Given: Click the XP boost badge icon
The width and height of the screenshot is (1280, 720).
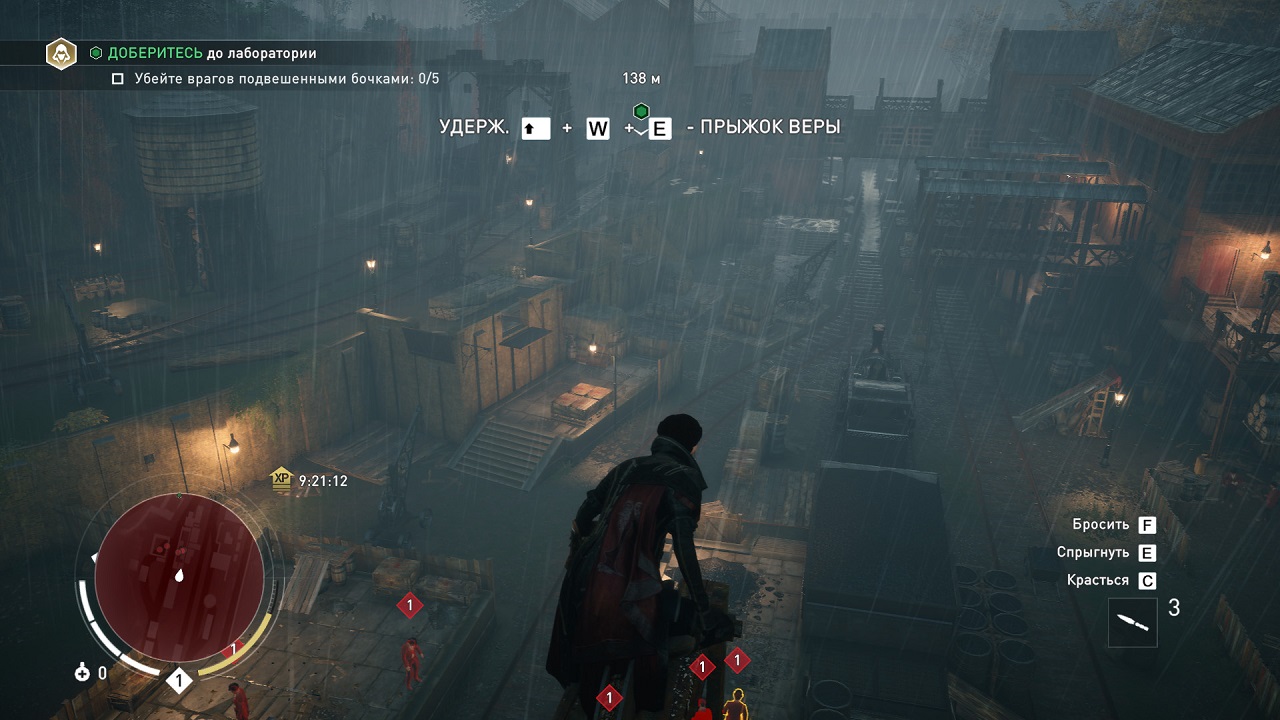Looking at the screenshot, I should coord(281,480).
